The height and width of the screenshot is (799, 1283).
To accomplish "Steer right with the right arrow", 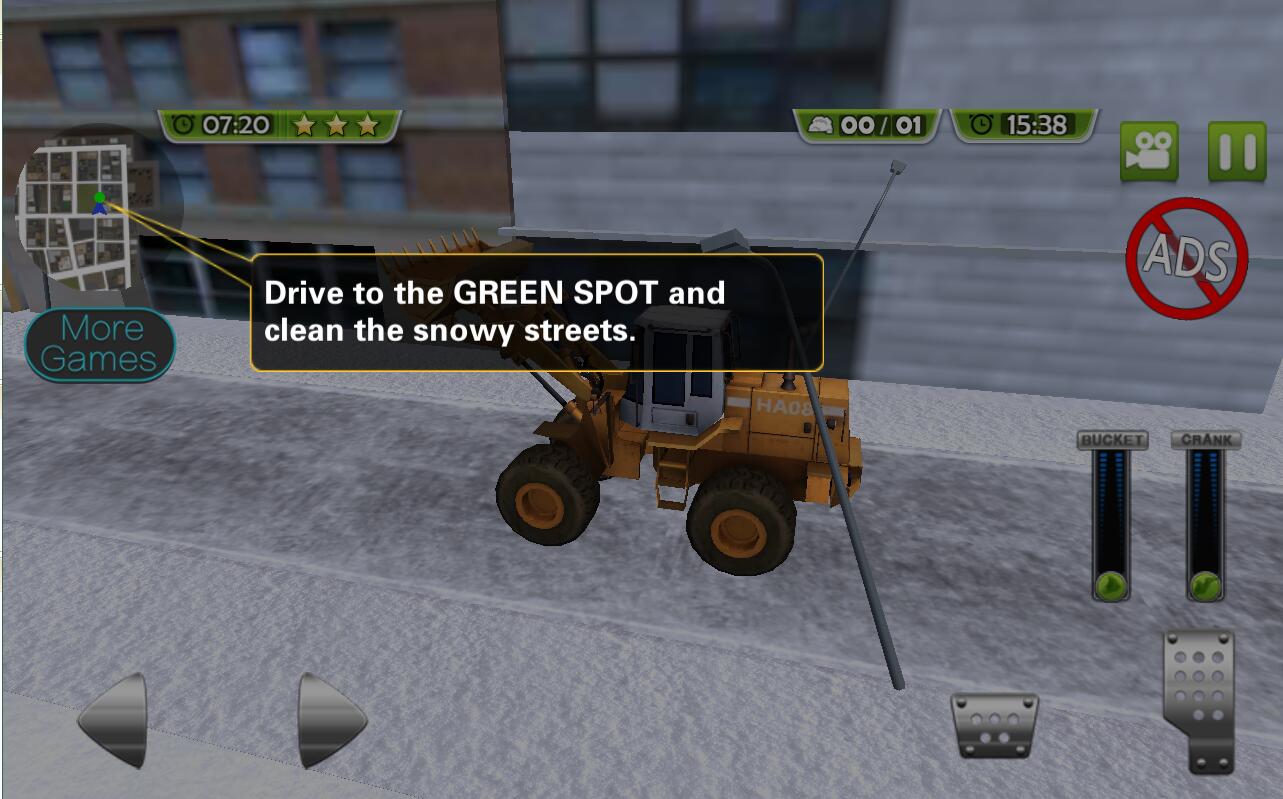I will tap(331, 719).
